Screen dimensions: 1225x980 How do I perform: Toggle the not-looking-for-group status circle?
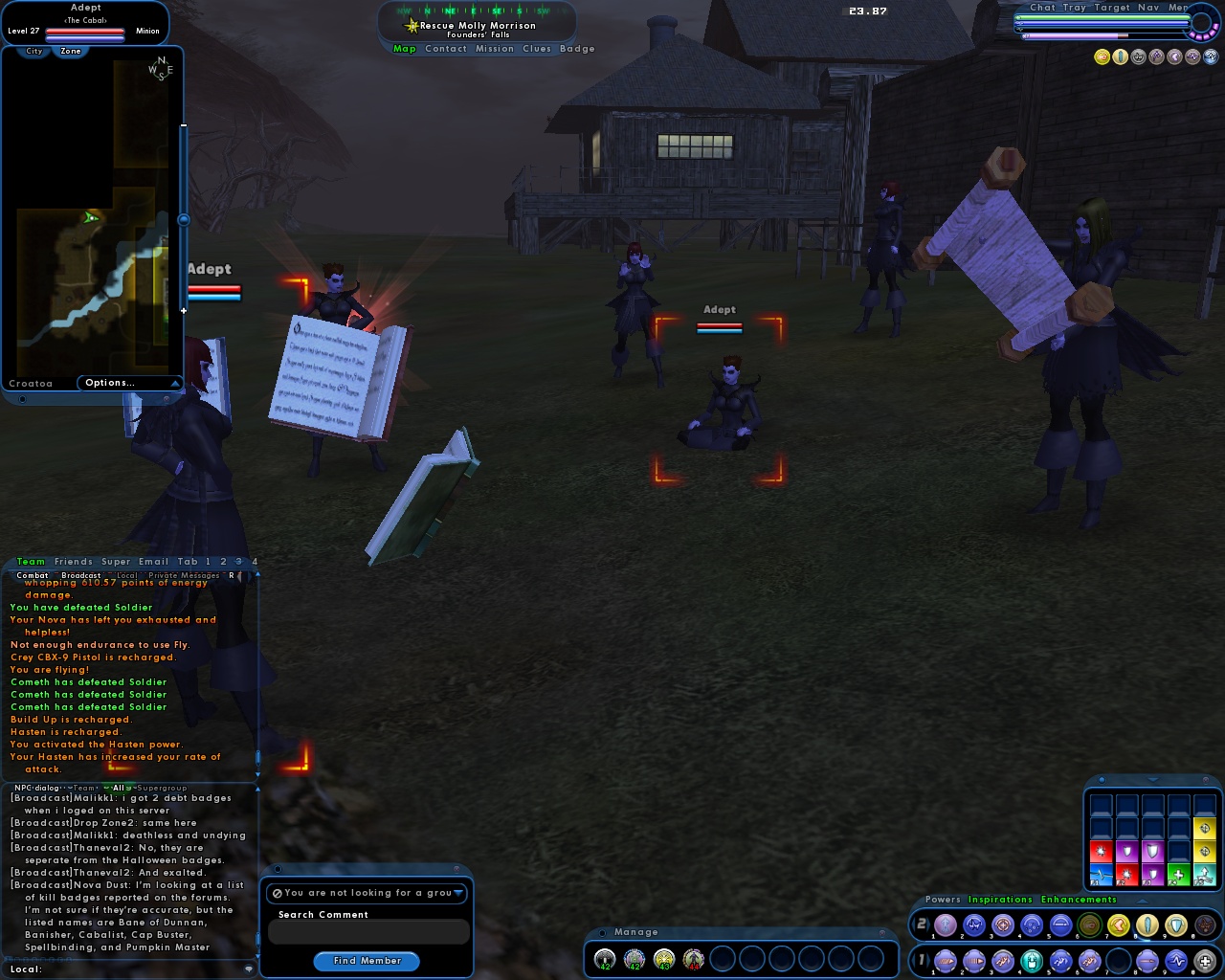pyautogui.click(x=278, y=893)
